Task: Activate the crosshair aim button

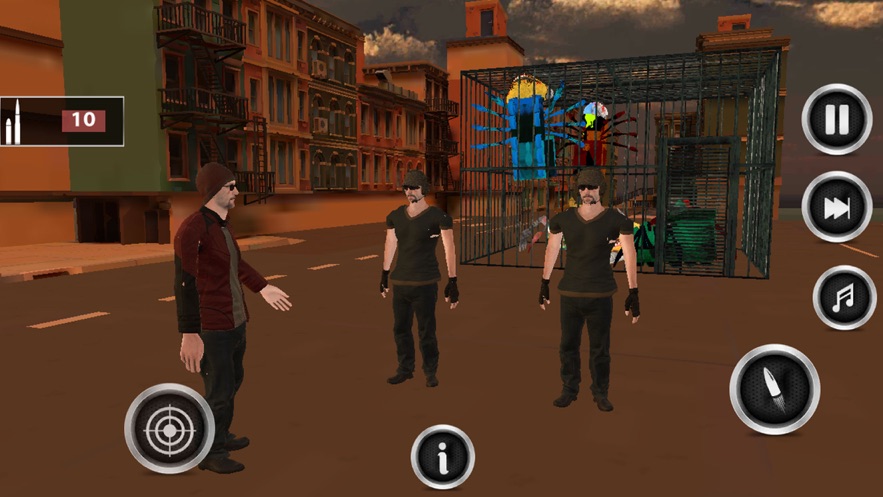Action: click(168, 429)
